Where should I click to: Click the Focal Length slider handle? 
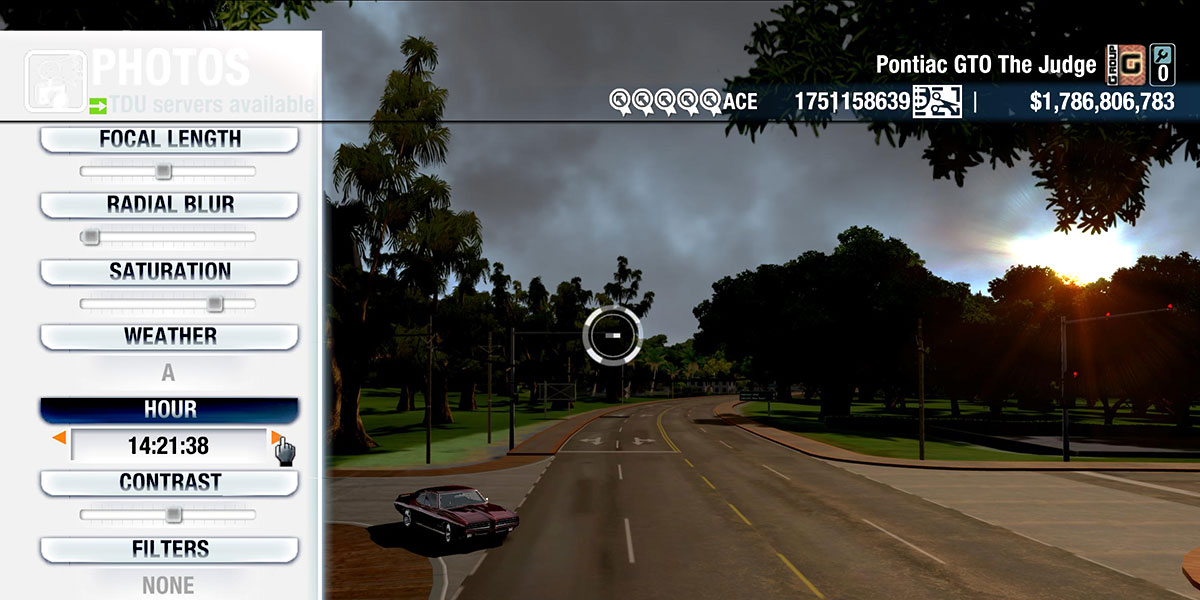point(163,171)
